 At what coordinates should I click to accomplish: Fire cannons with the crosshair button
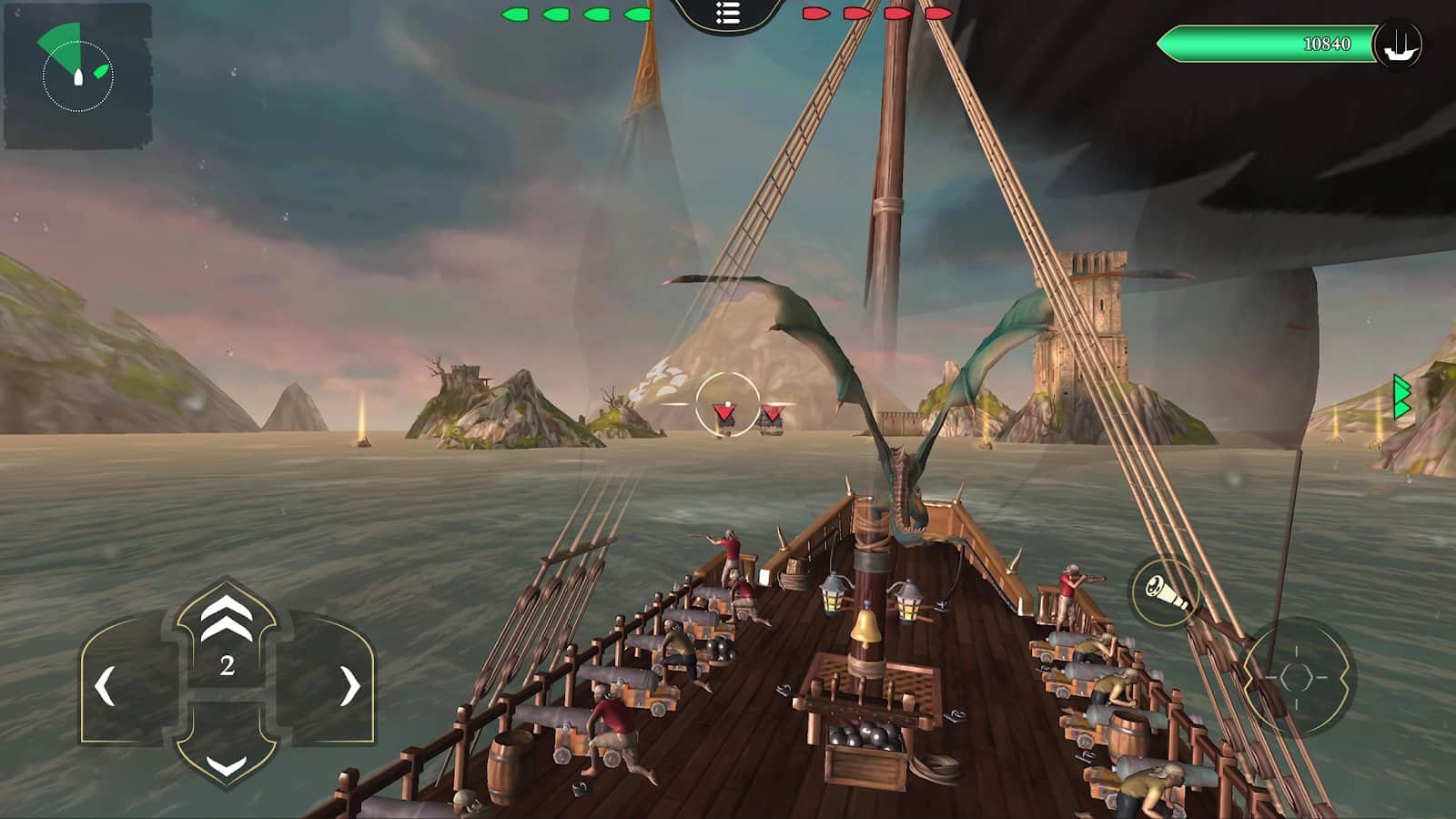pyautogui.click(x=1297, y=678)
